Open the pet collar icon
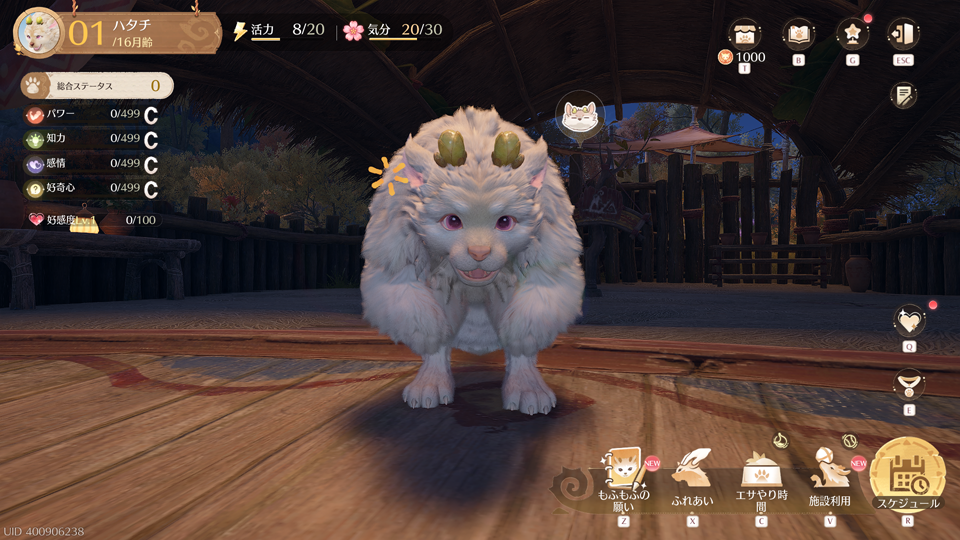This screenshot has width=960, height=540. coord(909,382)
